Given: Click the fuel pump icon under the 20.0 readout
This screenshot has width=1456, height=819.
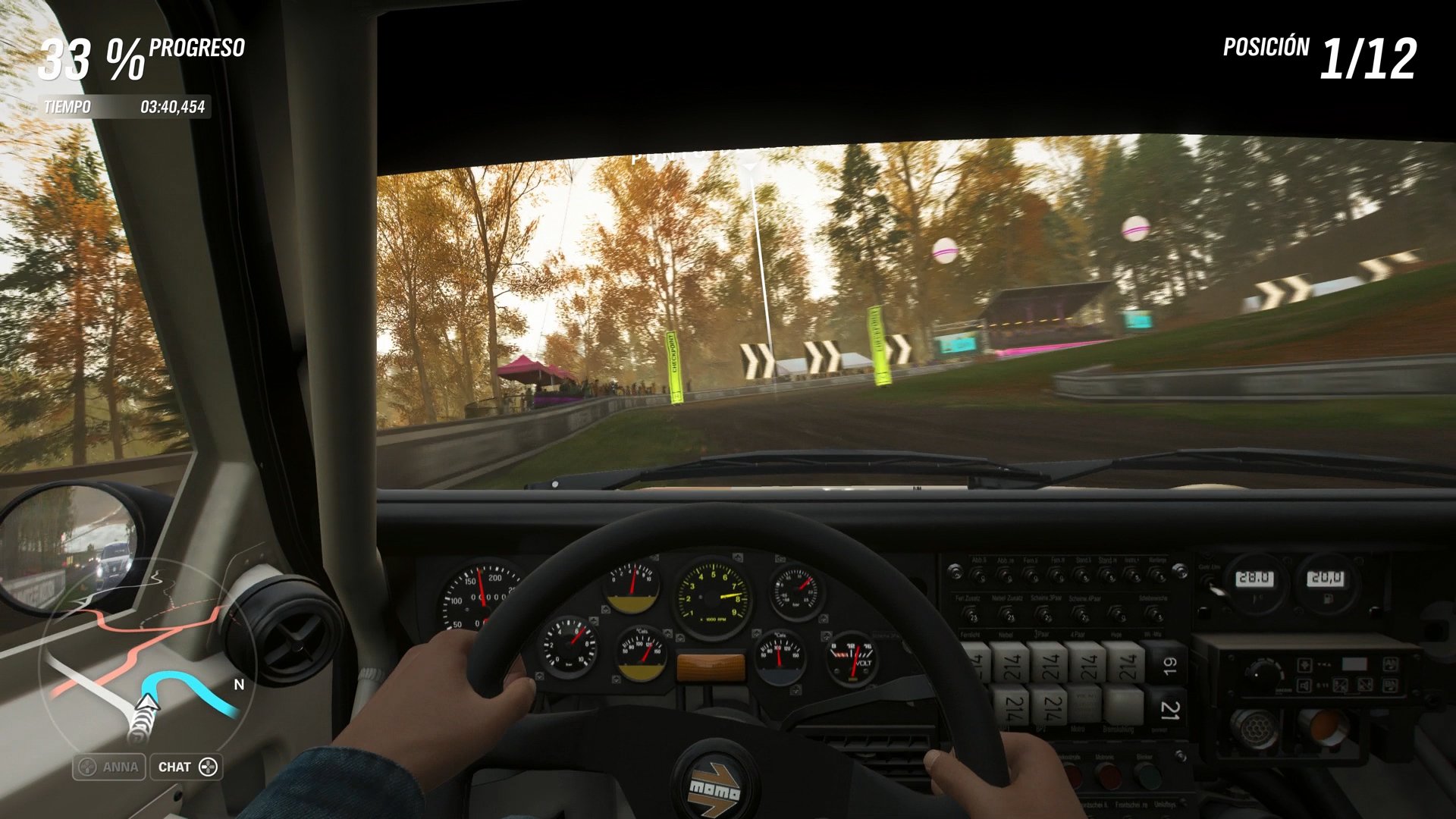Looking at the screenshot, I should tap(1328, 598).
